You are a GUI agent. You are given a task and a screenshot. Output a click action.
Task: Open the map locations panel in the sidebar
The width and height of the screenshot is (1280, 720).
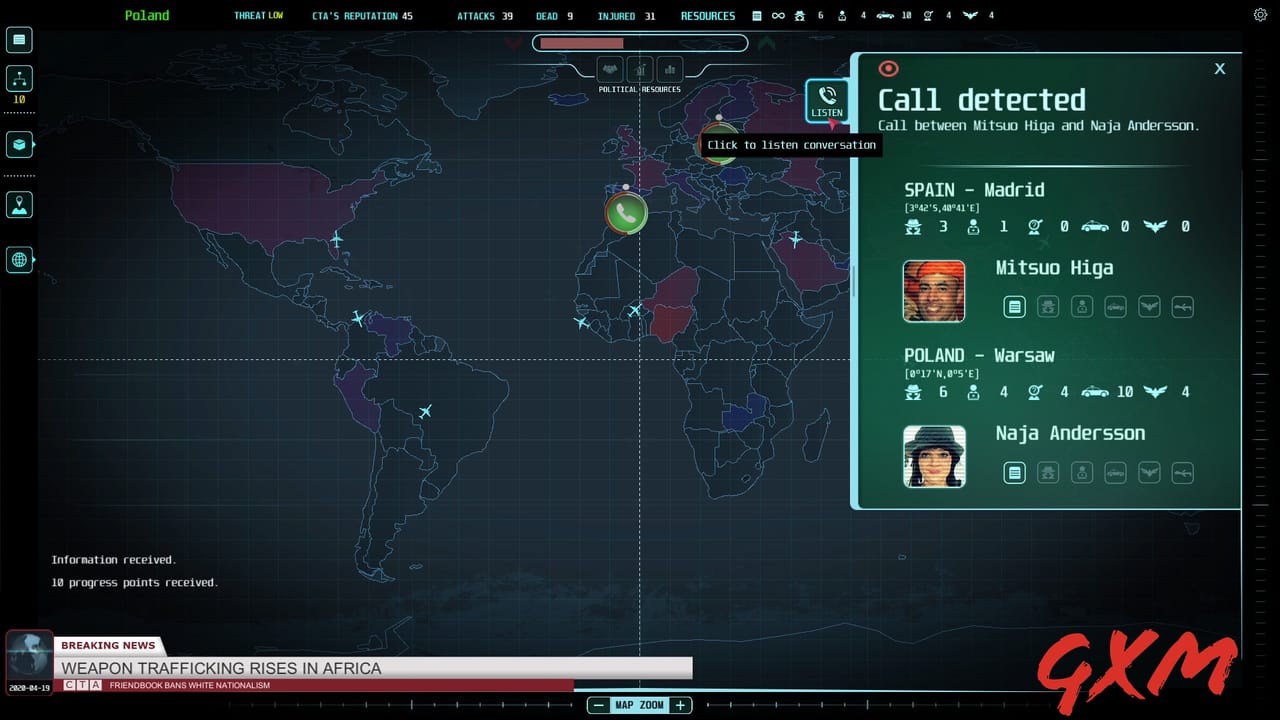[19, 204]
